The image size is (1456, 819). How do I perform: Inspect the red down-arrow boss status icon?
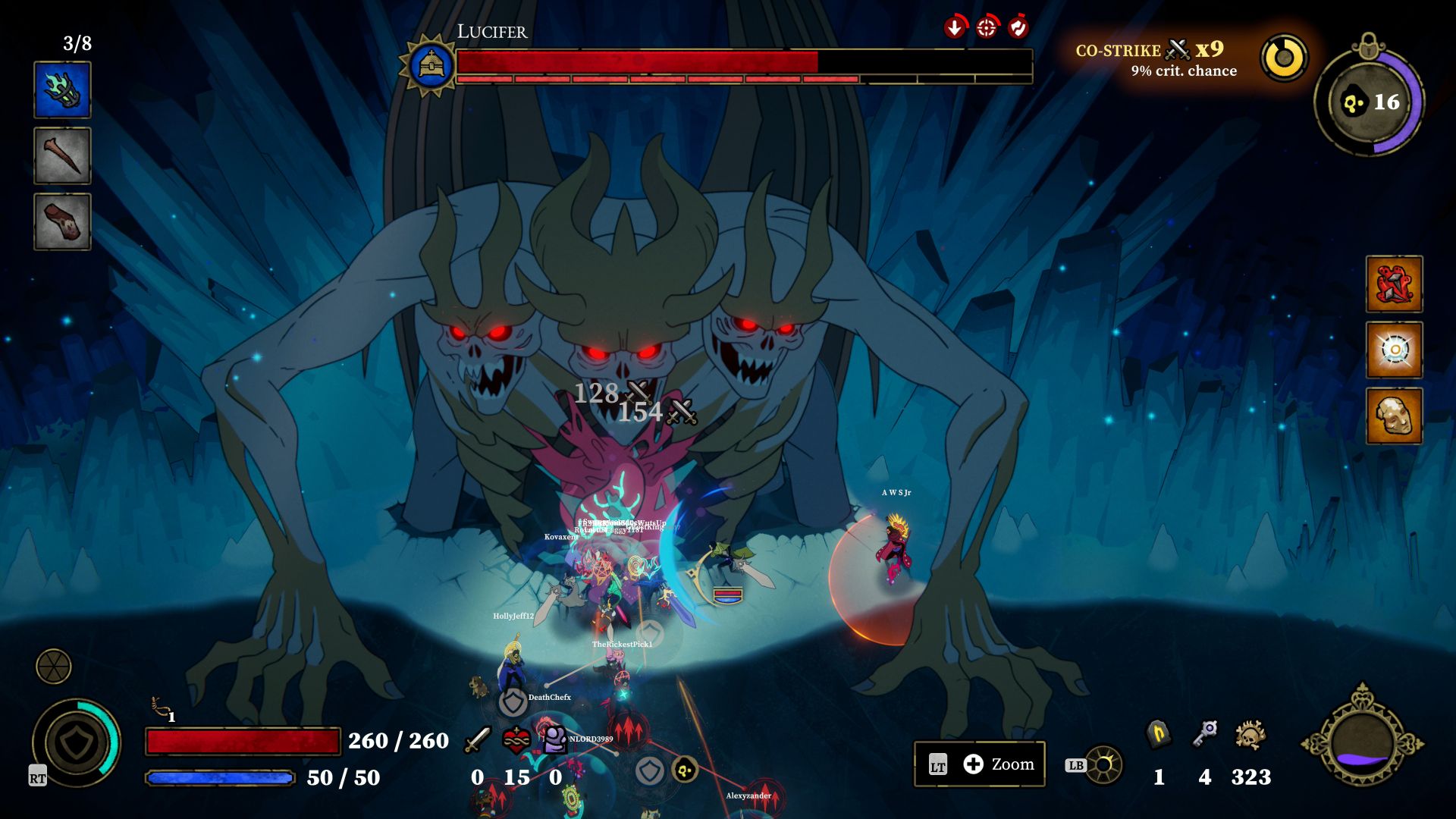(x=955, y=28)
